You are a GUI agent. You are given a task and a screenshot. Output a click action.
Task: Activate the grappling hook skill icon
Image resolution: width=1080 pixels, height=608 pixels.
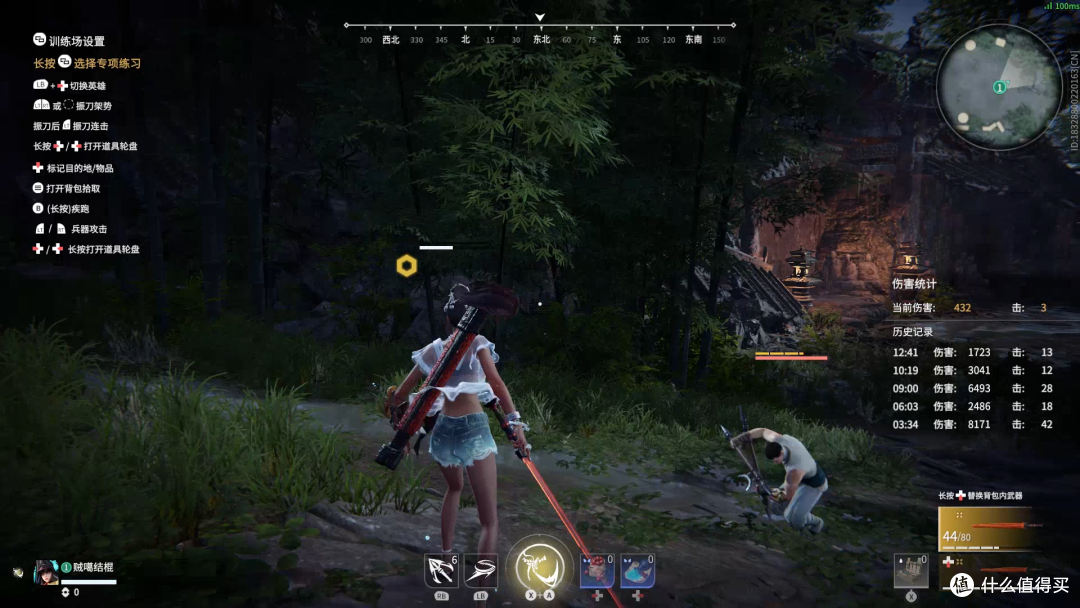click(x=440, y=570)
